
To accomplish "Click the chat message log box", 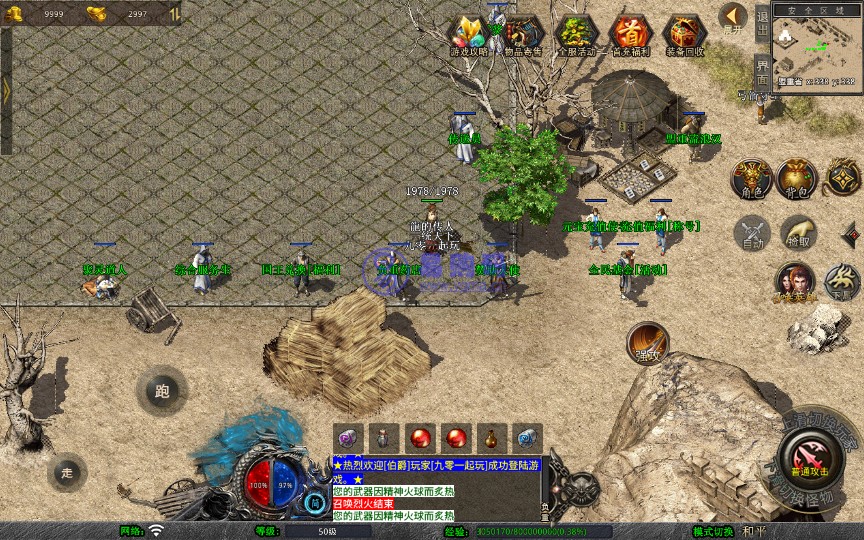I will [x=436, y=488].
